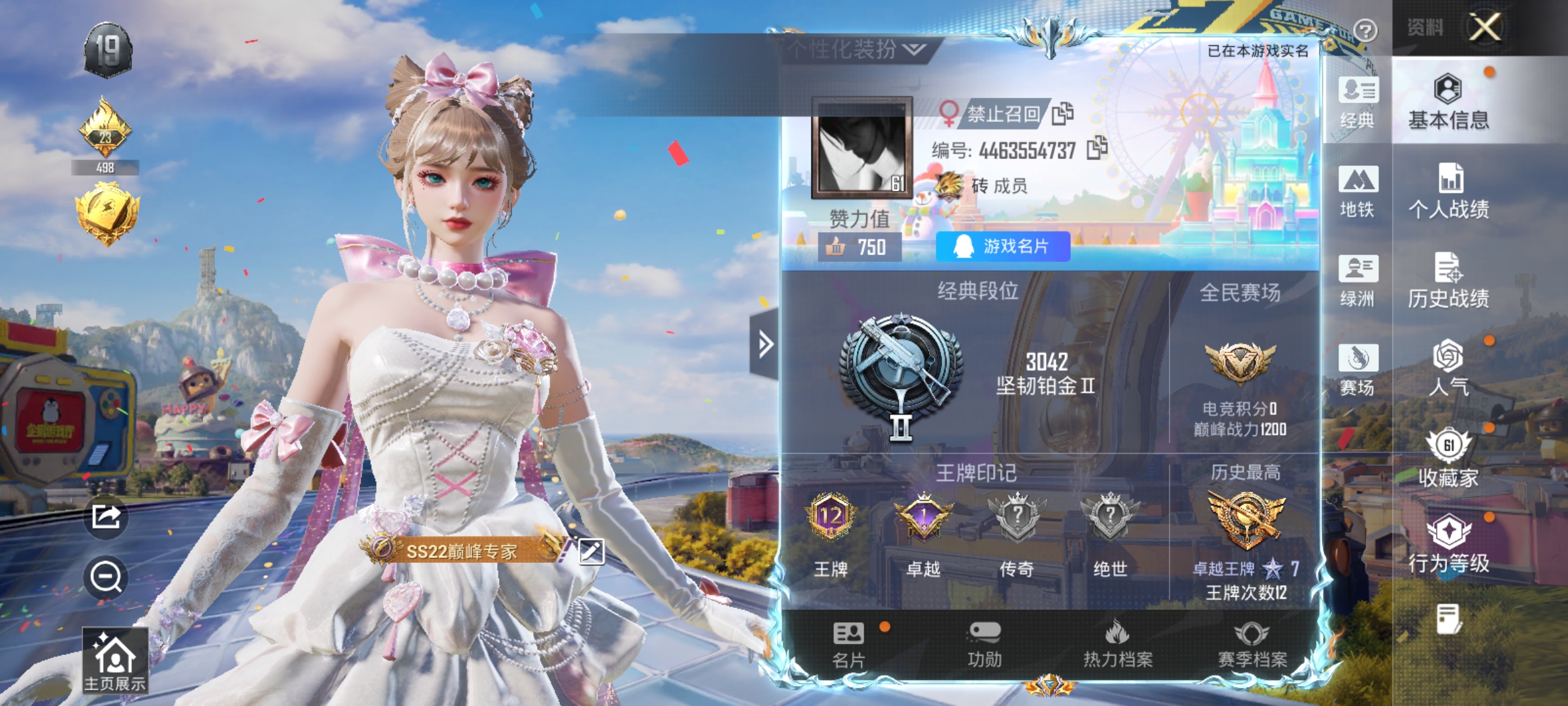Close the profile screen with the X
1568x706 pixels.
tap(1484, 27)
